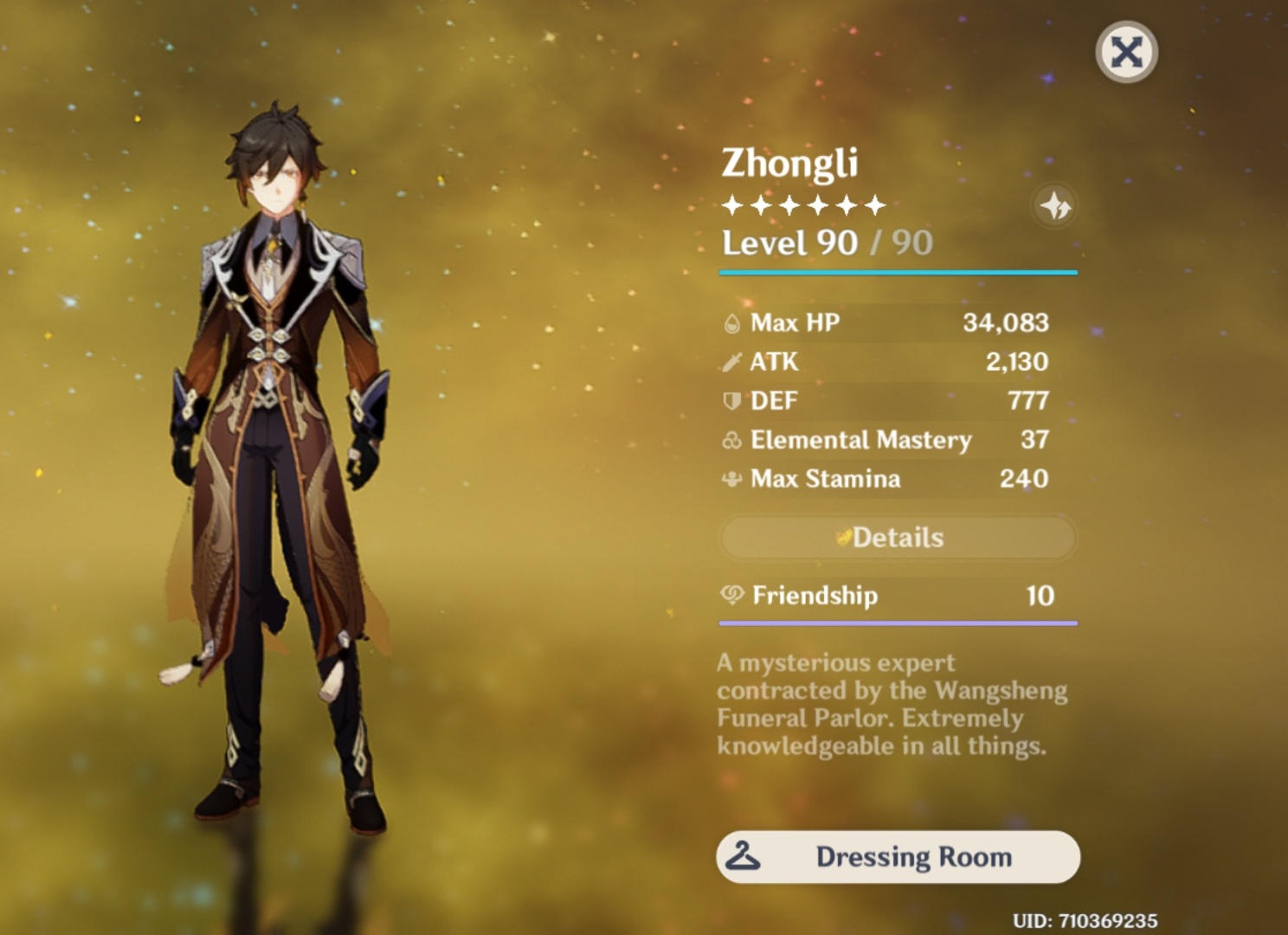The height and width of the screenshot is (935, 1288).
Task: Open the Dressing Room
Action: [x=898, y=856]
